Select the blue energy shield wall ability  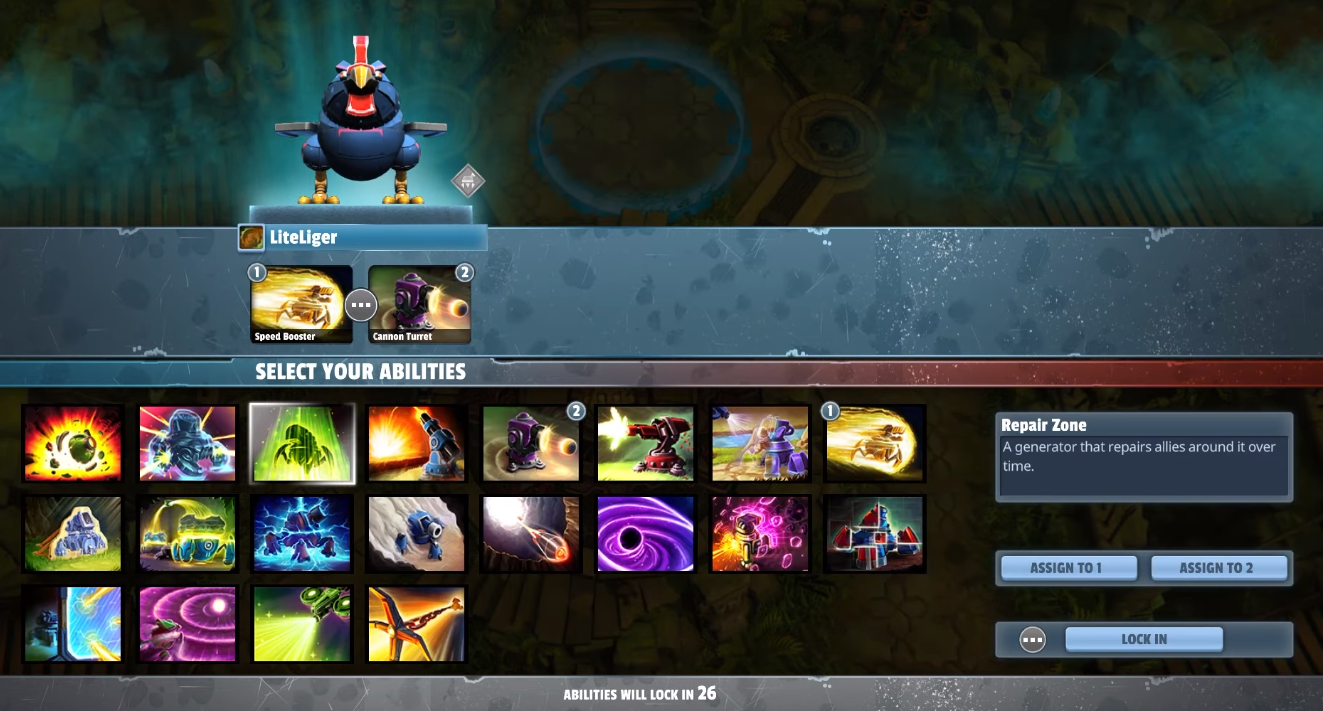pos(72,624)
